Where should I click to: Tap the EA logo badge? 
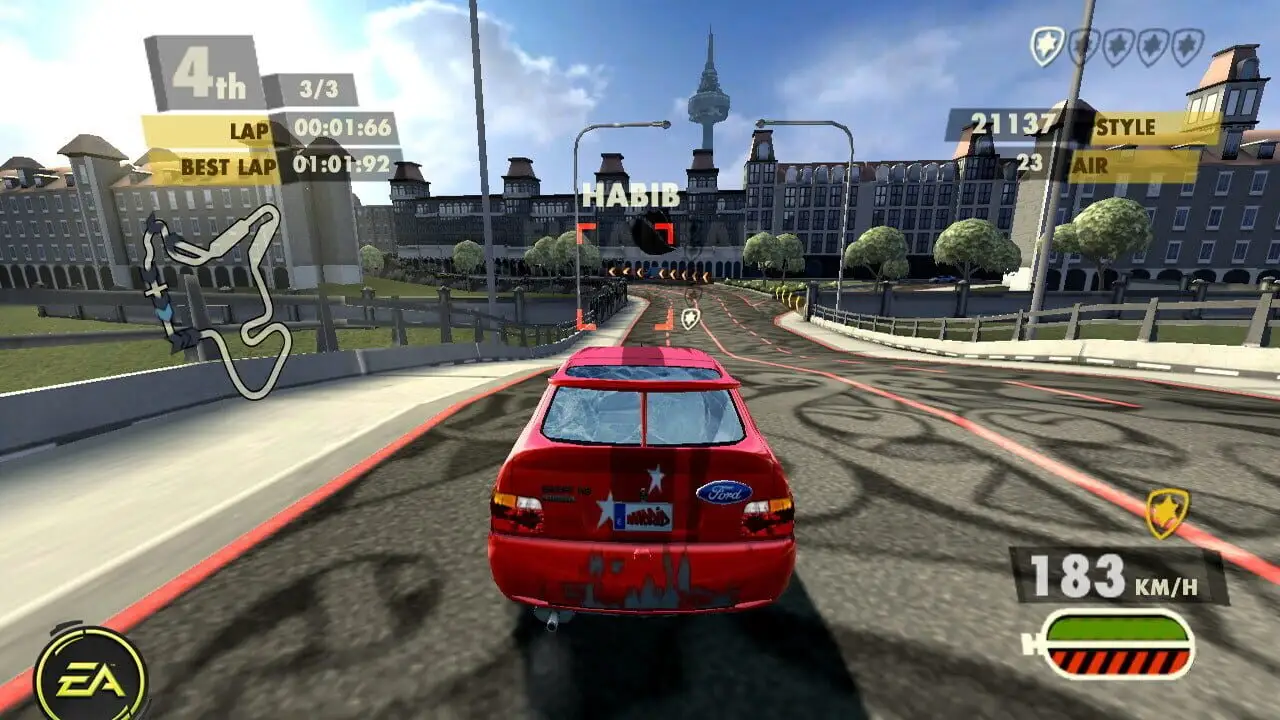tap(90, 677)
